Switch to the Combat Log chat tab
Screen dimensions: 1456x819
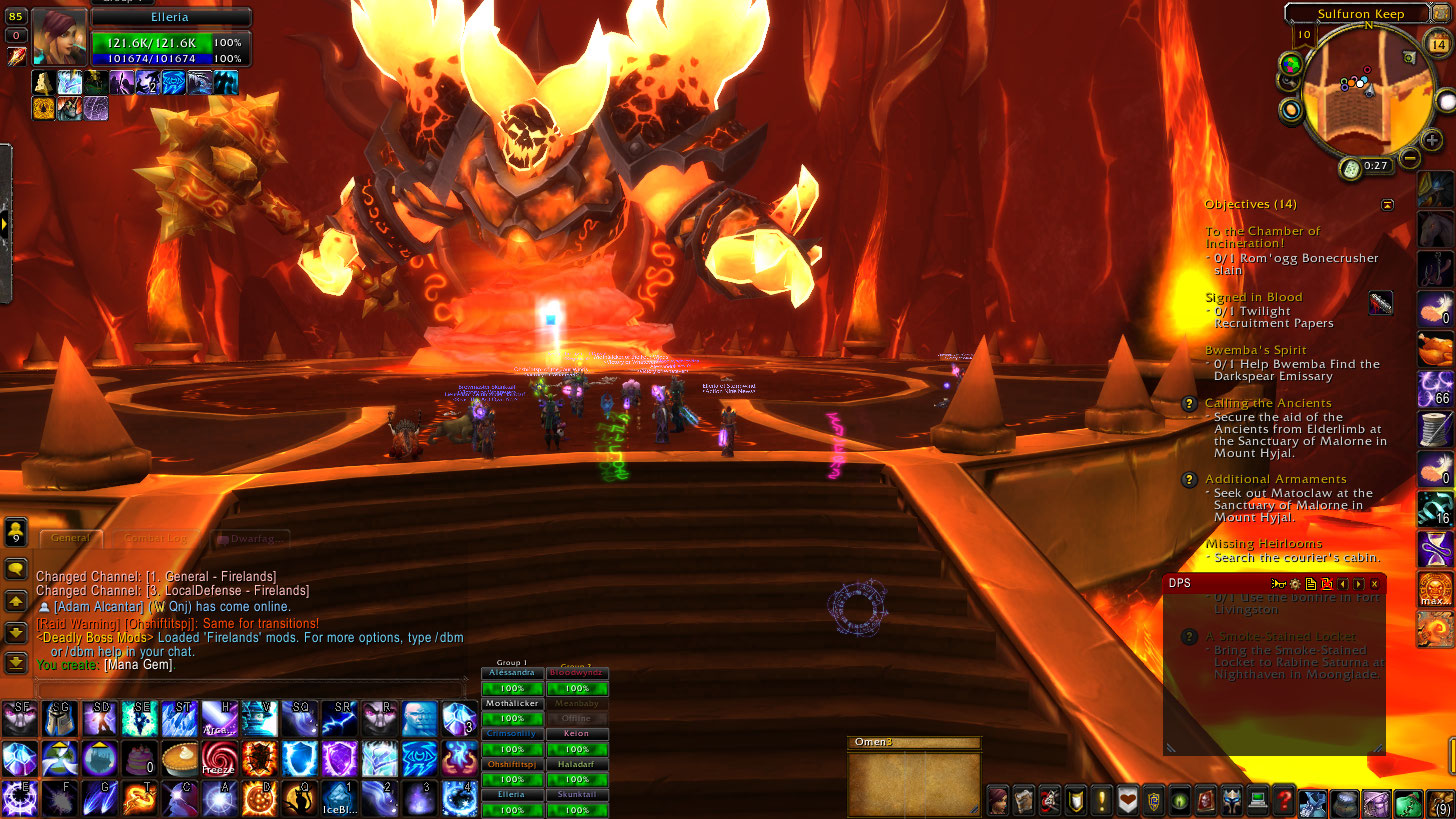[x=155, y=538]
